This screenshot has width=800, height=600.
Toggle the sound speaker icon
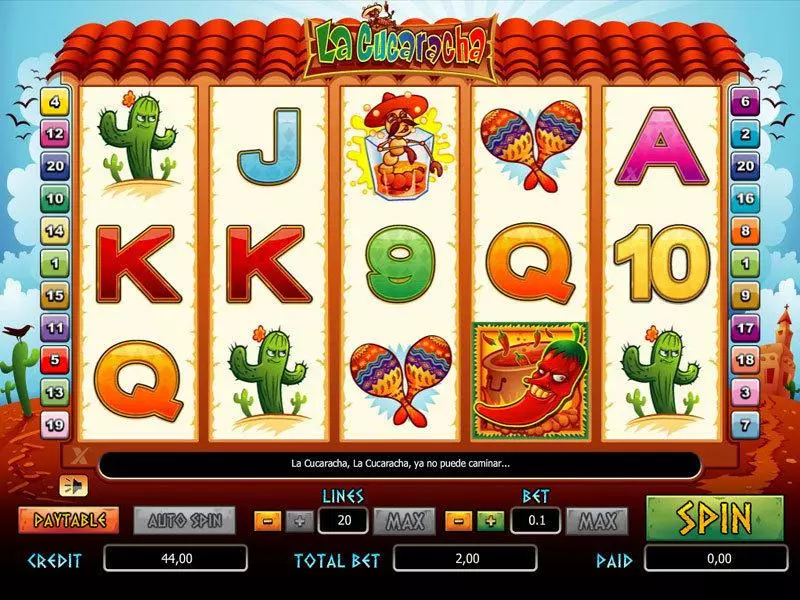74,486
